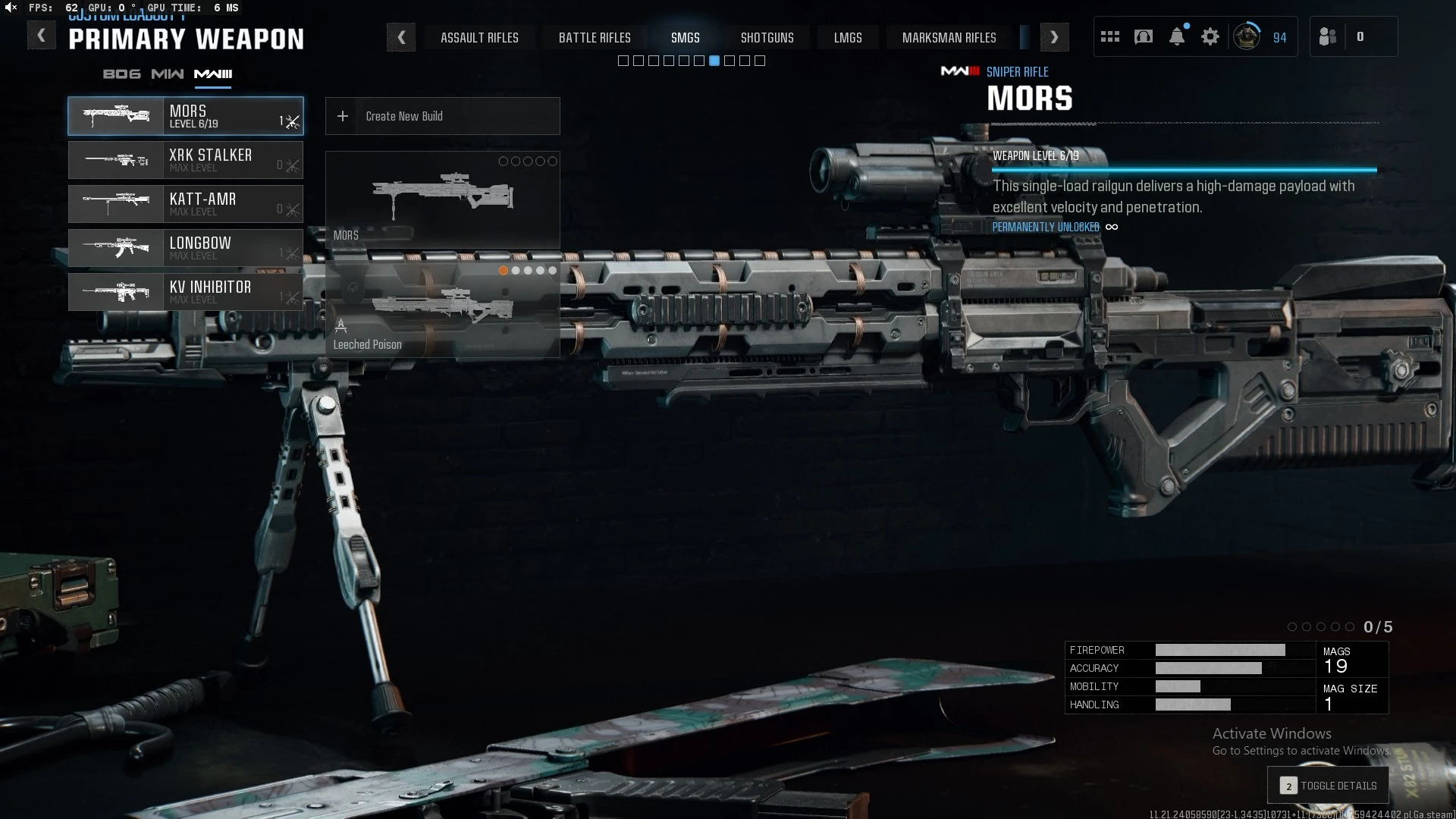Viewport: 1456px width, 819px height.
Task: Filter weapons by MW II logo
Action: coord(167,74)
